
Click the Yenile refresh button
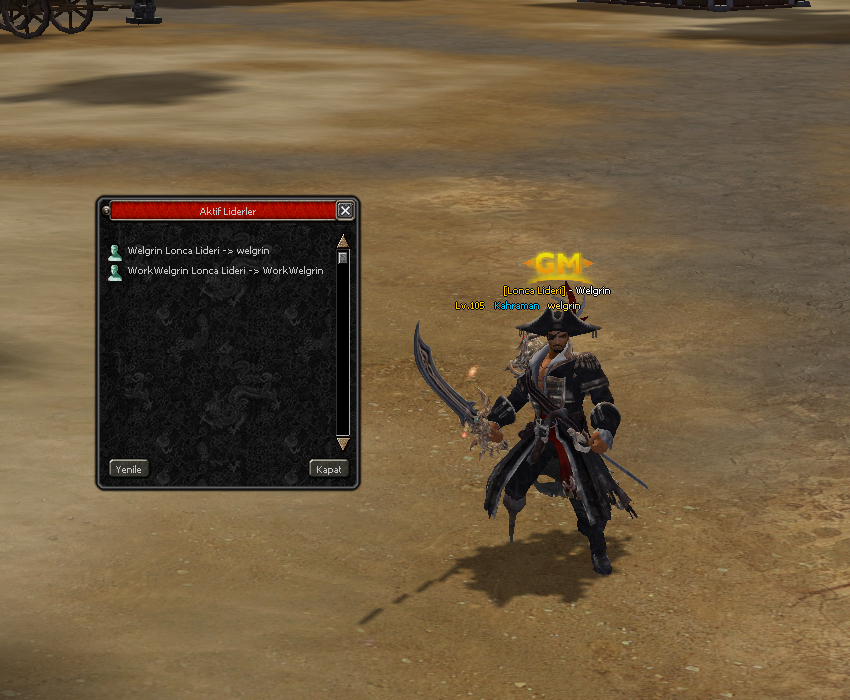point(129,469)
